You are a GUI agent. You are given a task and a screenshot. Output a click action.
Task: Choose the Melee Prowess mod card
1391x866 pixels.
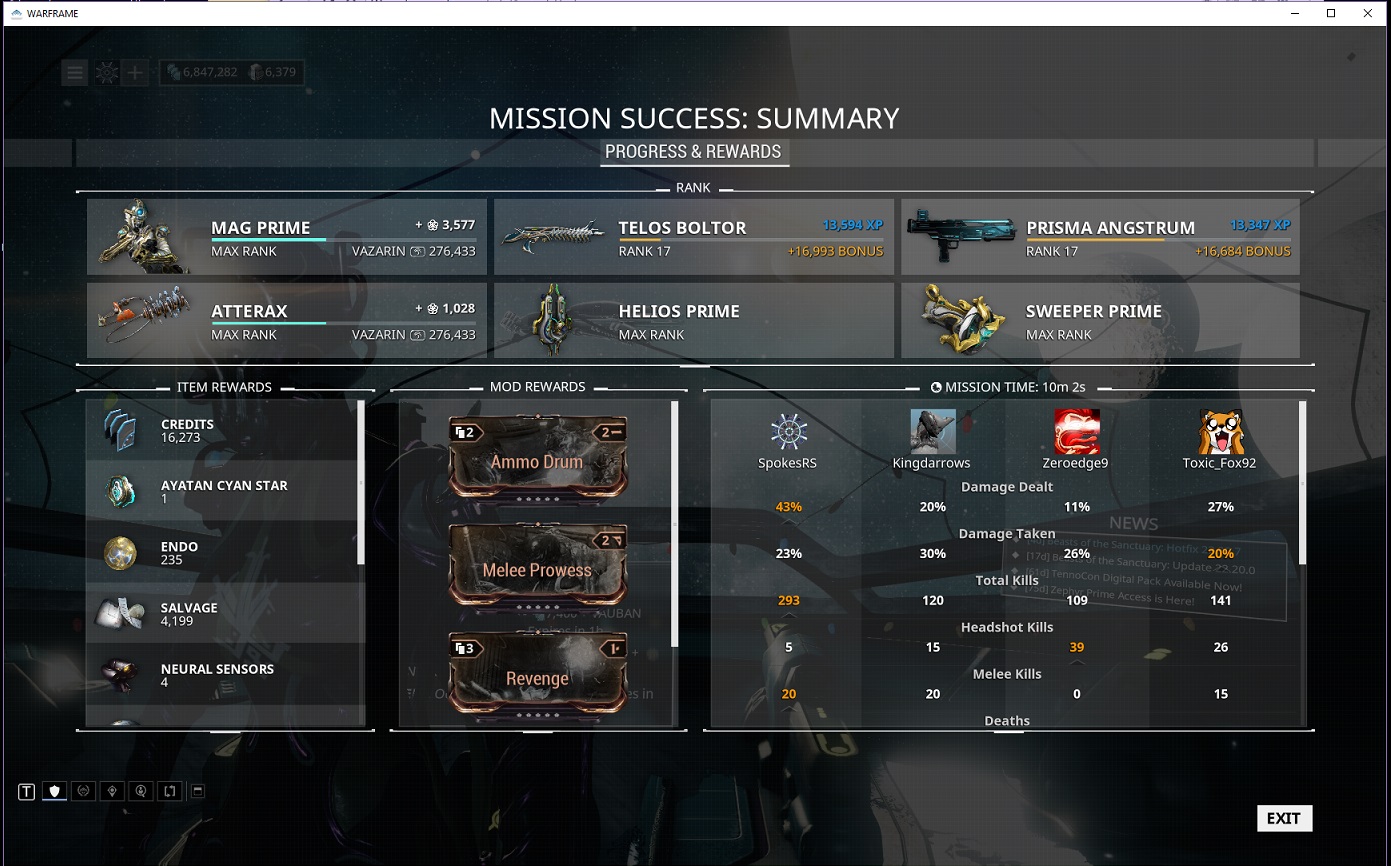click(x=538, y=565)
